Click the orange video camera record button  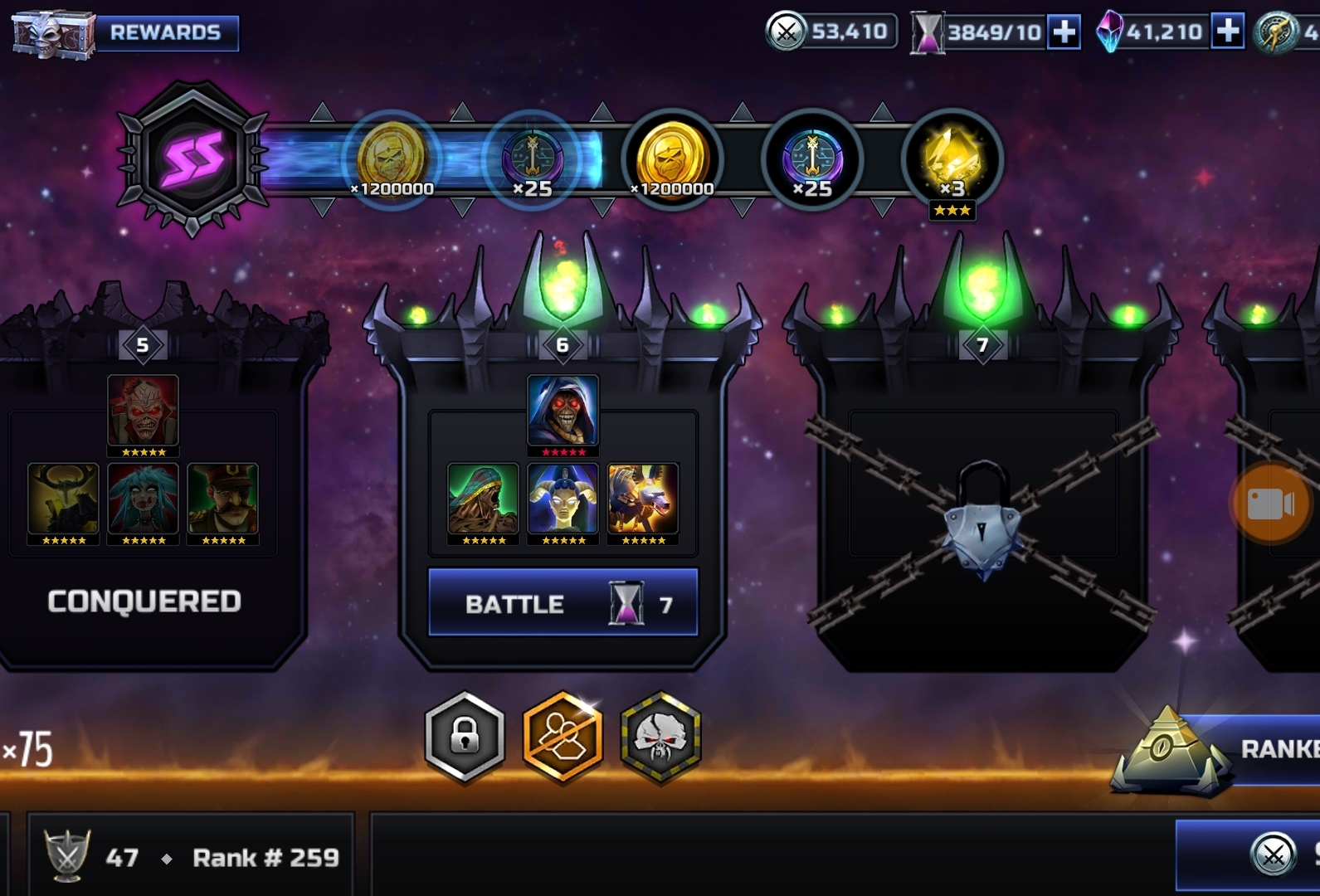coord(1270,503)
